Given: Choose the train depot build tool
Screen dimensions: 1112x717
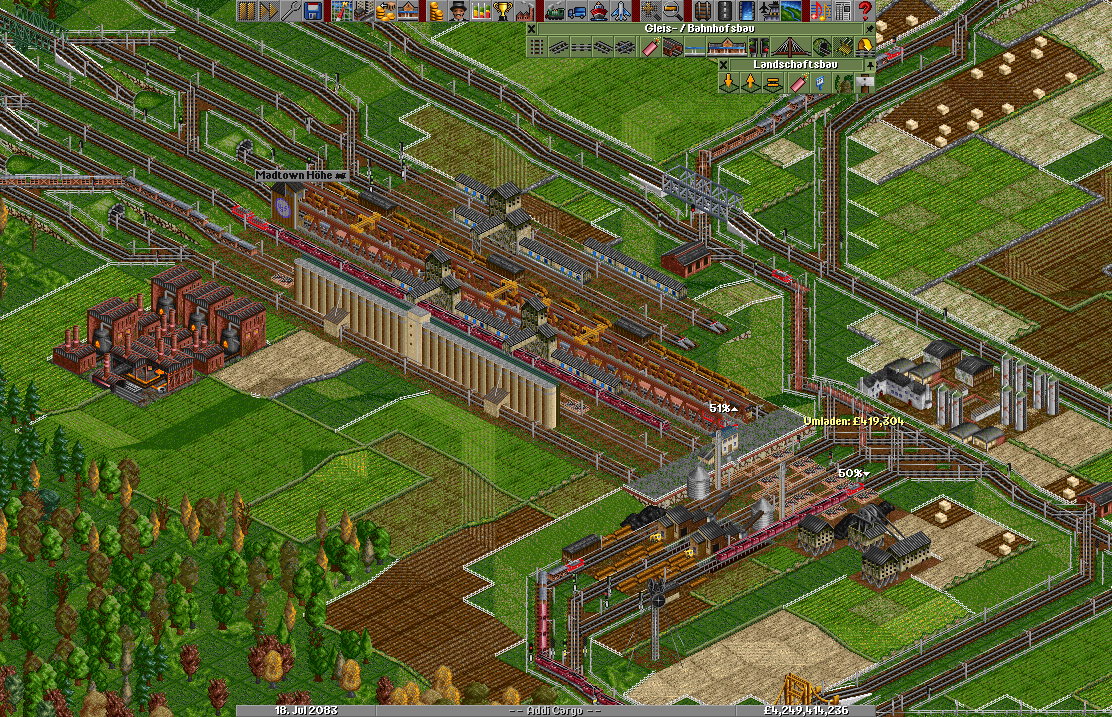Looking at the screenshot, I should click(671, 46).
